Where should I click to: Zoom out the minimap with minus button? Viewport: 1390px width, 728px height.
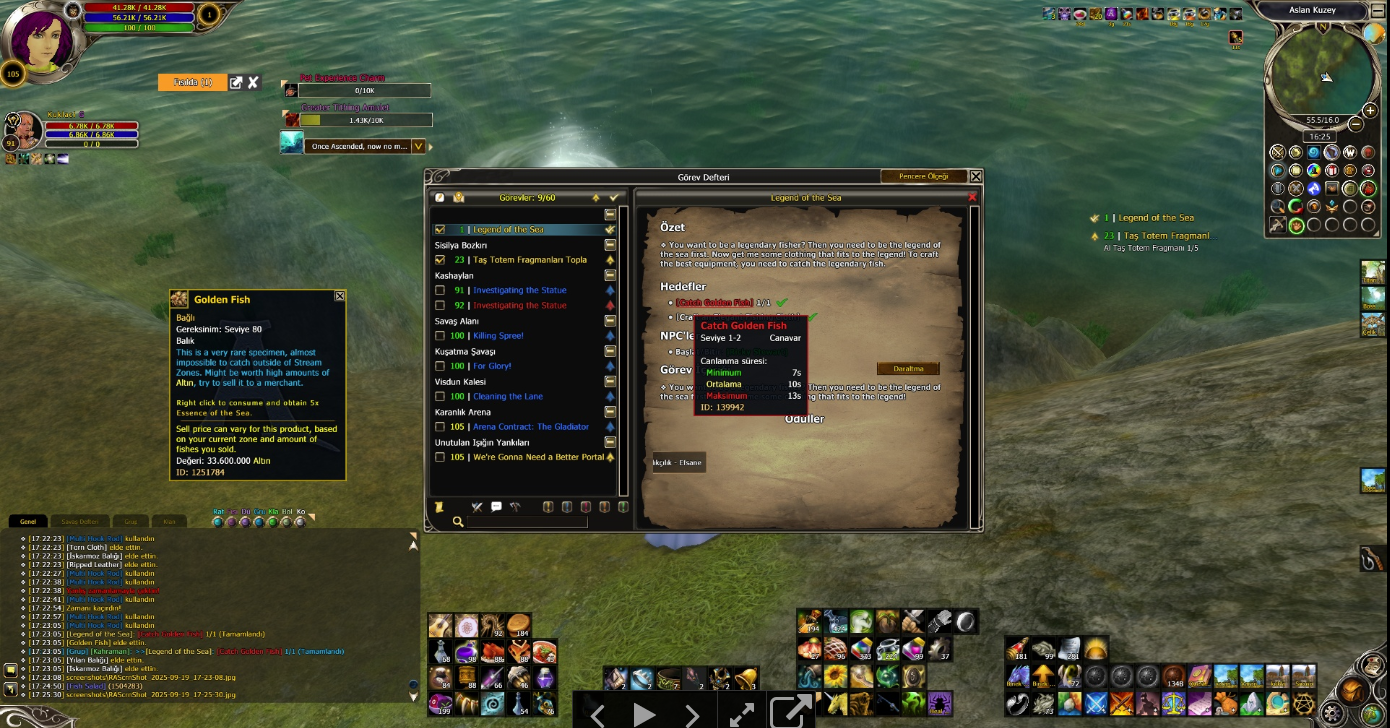[x=1355, y=125]
